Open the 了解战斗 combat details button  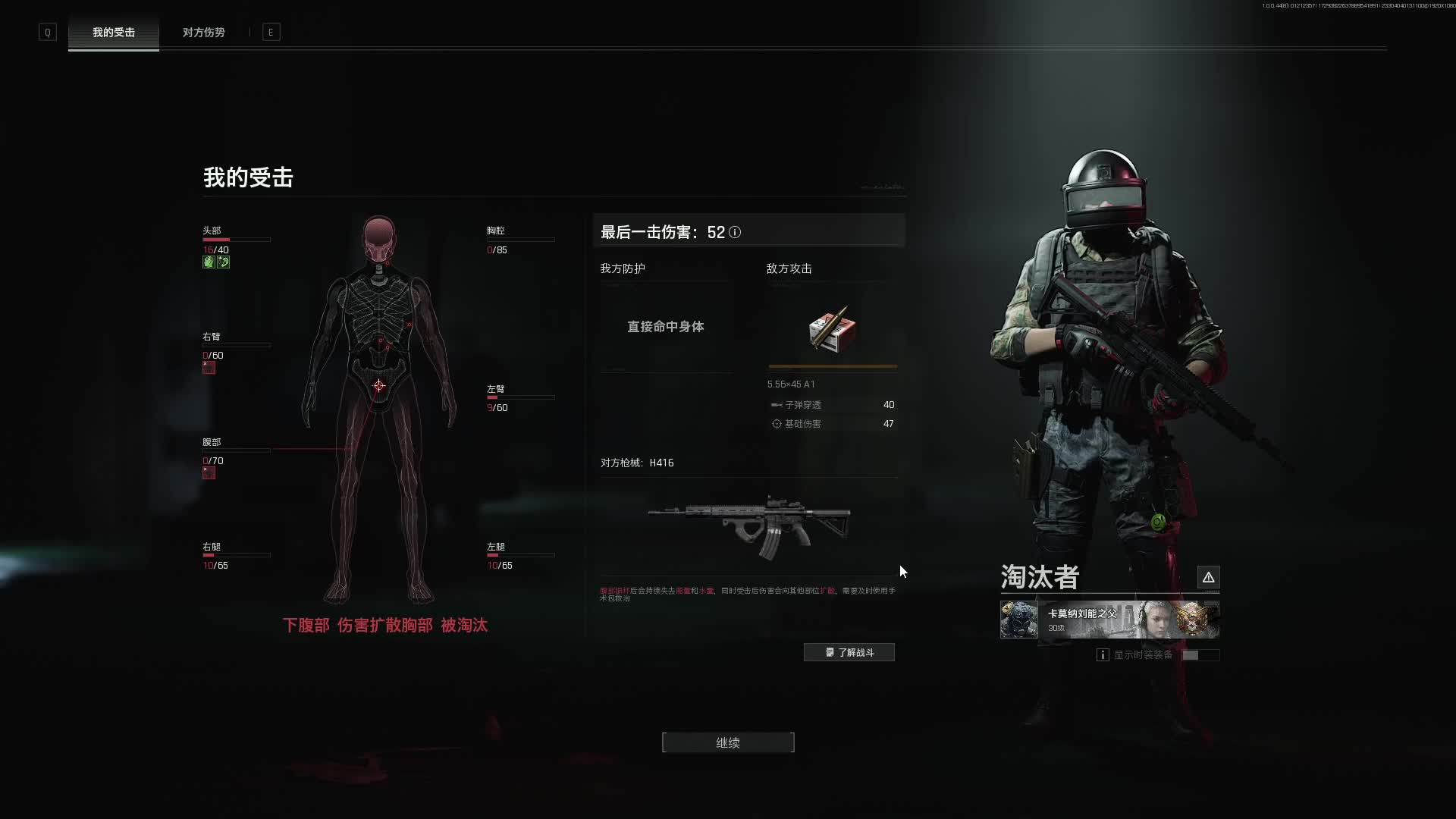point(849,652)
